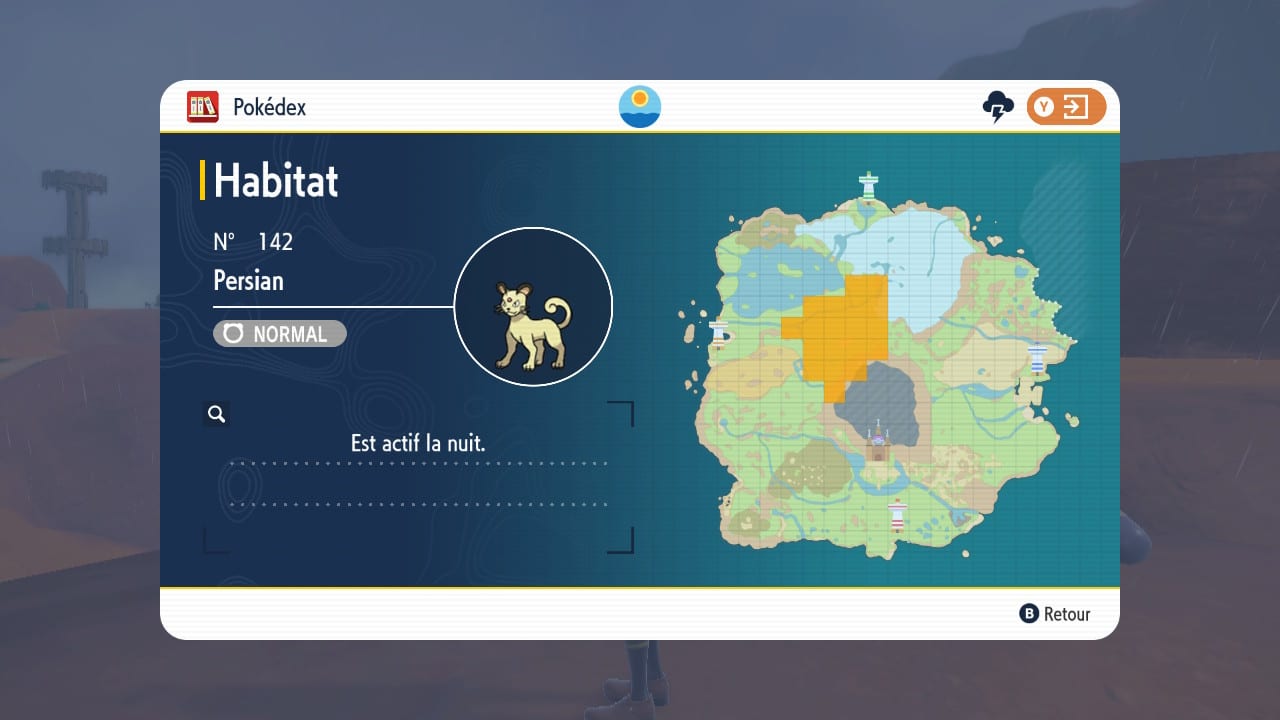Click the southern lighthouse map marker
The width and height of the screenshot is (1280, 720).
click(897, 514)
